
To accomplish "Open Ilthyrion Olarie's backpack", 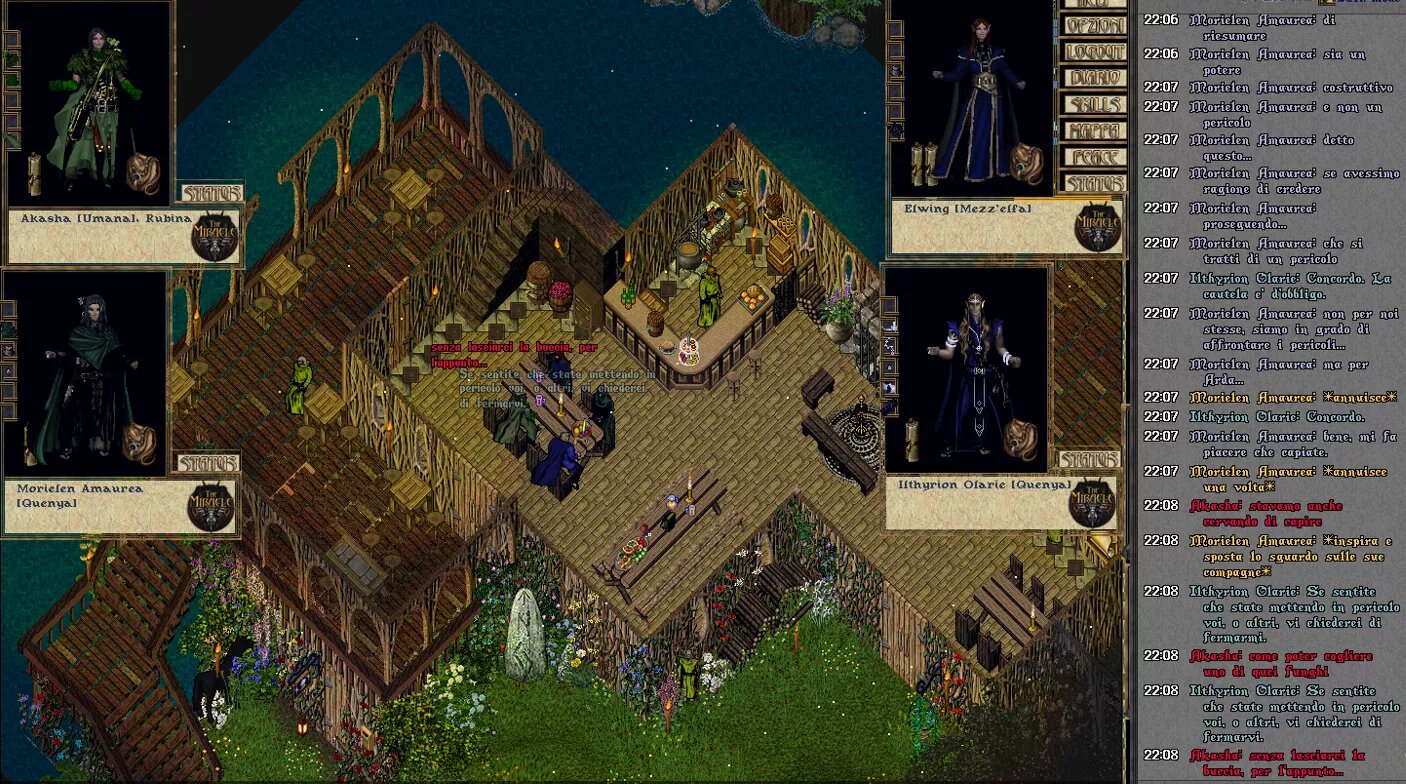I will (1020, 439).
